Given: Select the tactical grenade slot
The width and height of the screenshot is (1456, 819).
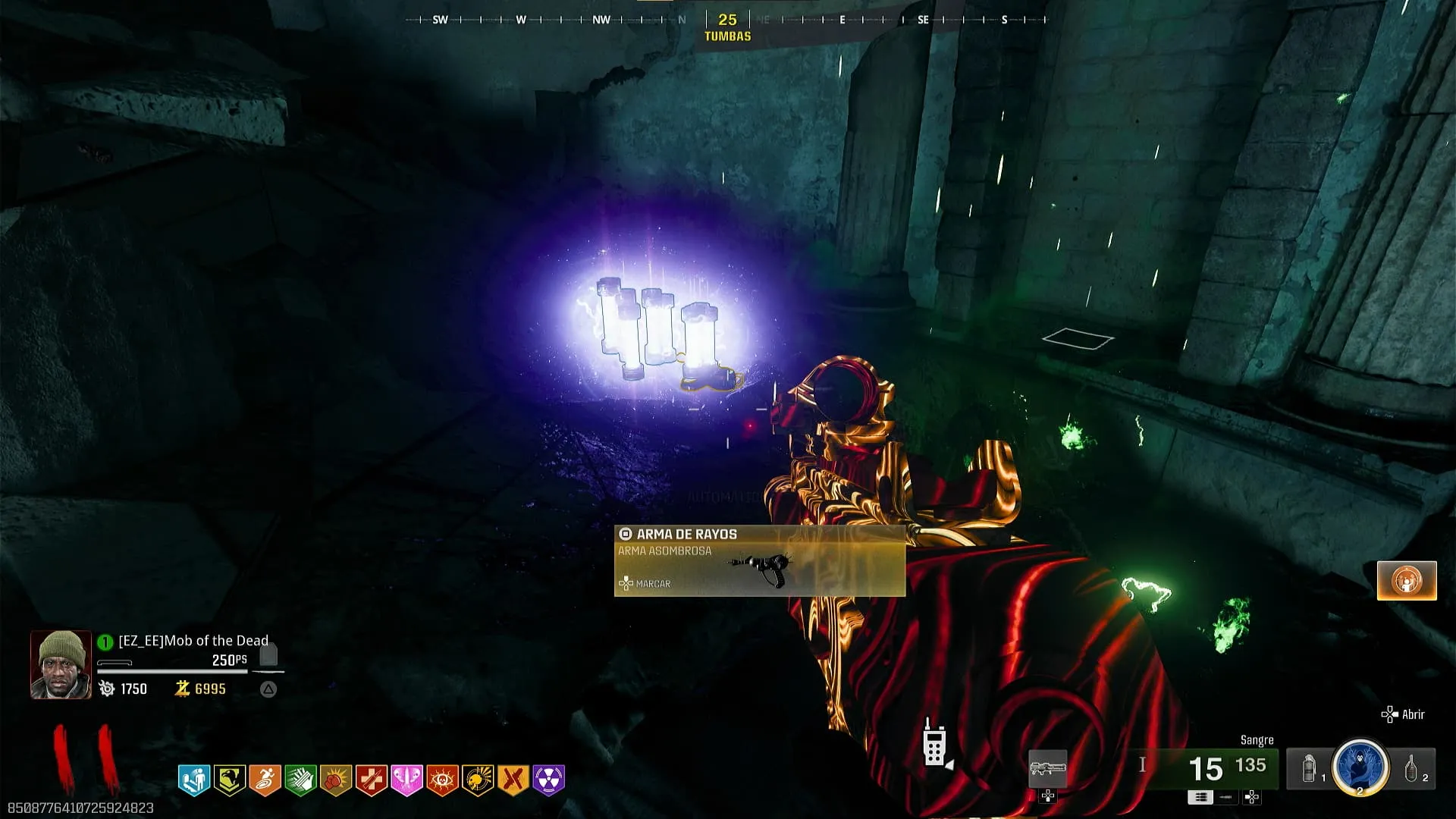Looking at the screenshot, I should [1310, 769].
